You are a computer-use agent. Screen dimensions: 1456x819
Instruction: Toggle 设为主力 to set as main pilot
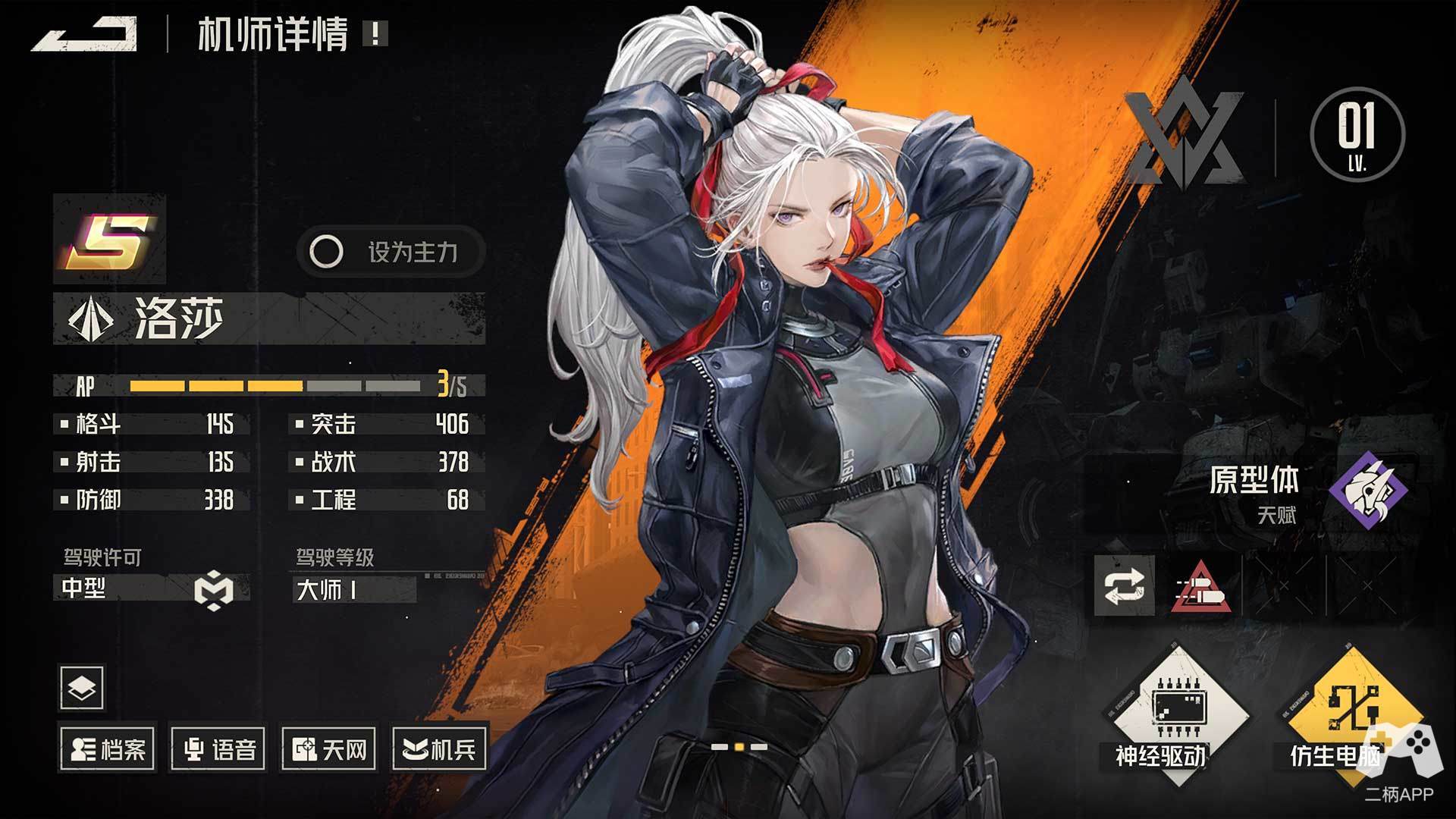pyautogui.click(x=390, y=252)
